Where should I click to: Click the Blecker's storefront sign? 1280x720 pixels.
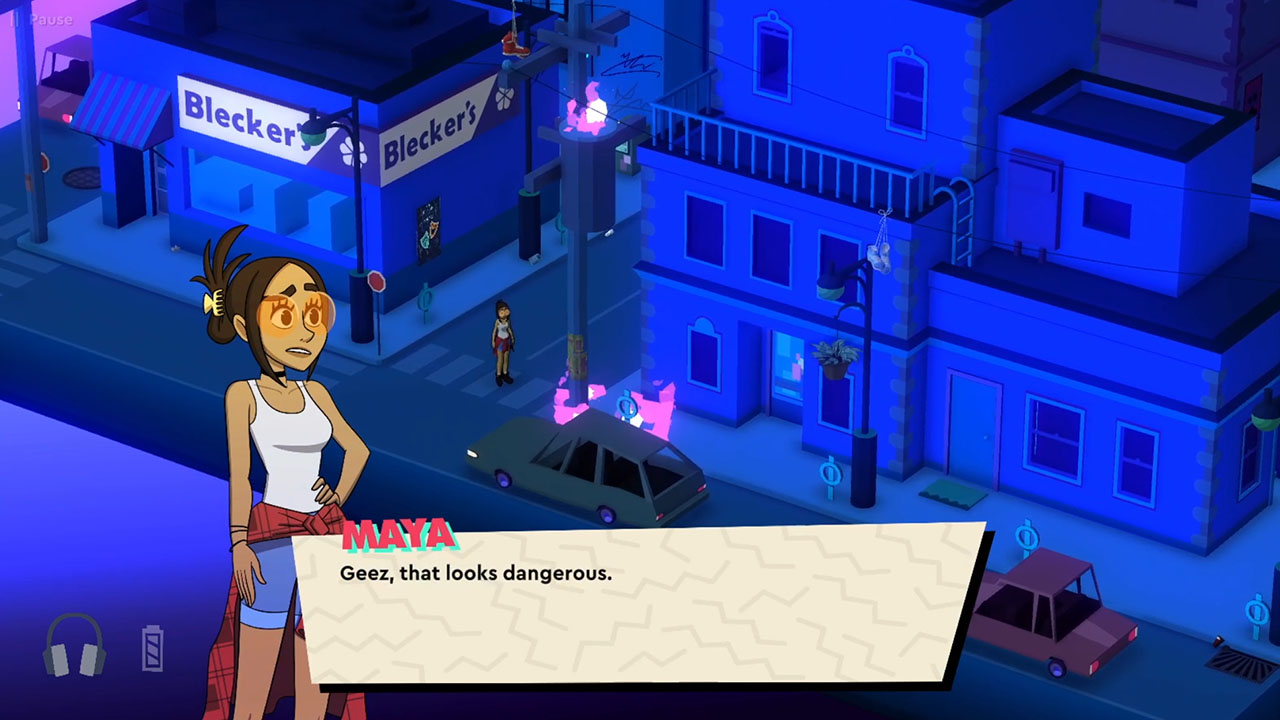click(243, 115)
